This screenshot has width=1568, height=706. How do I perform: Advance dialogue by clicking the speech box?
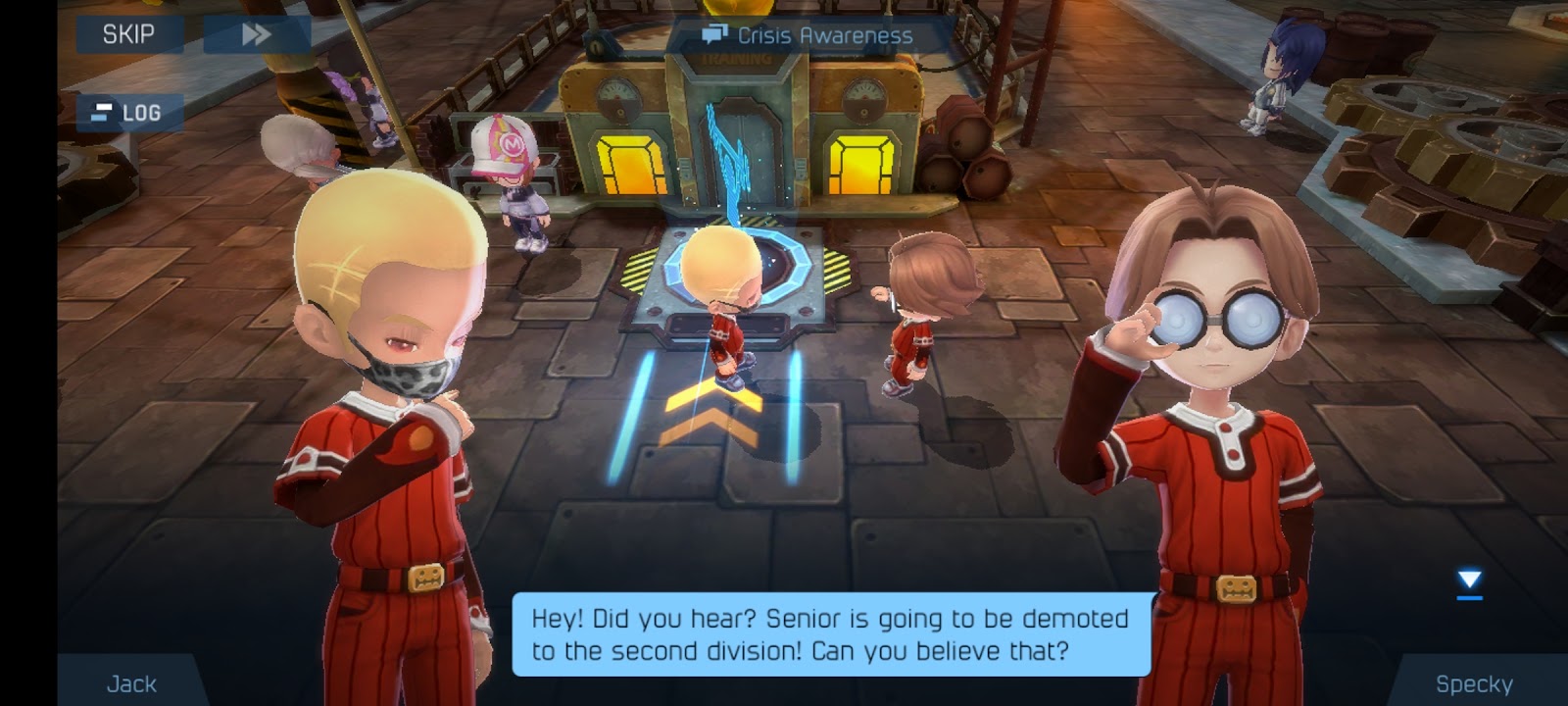click(831, 634)
